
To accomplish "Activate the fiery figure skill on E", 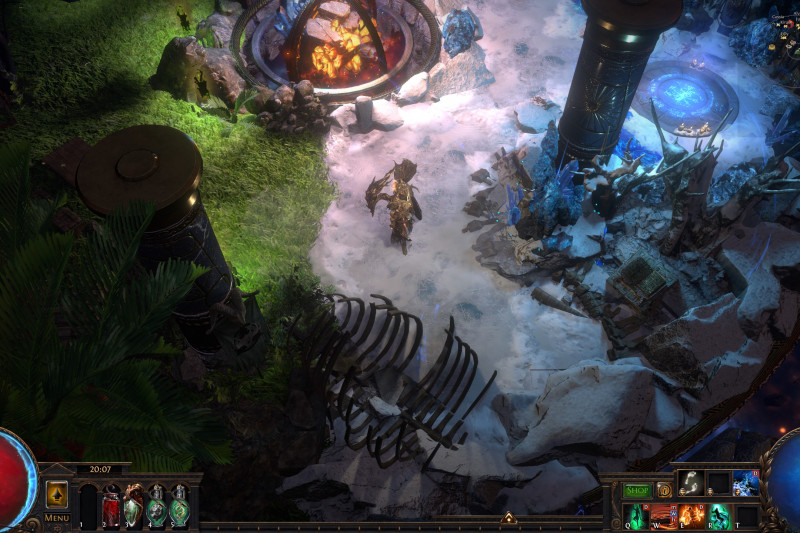I will click(x=691, y=516).
